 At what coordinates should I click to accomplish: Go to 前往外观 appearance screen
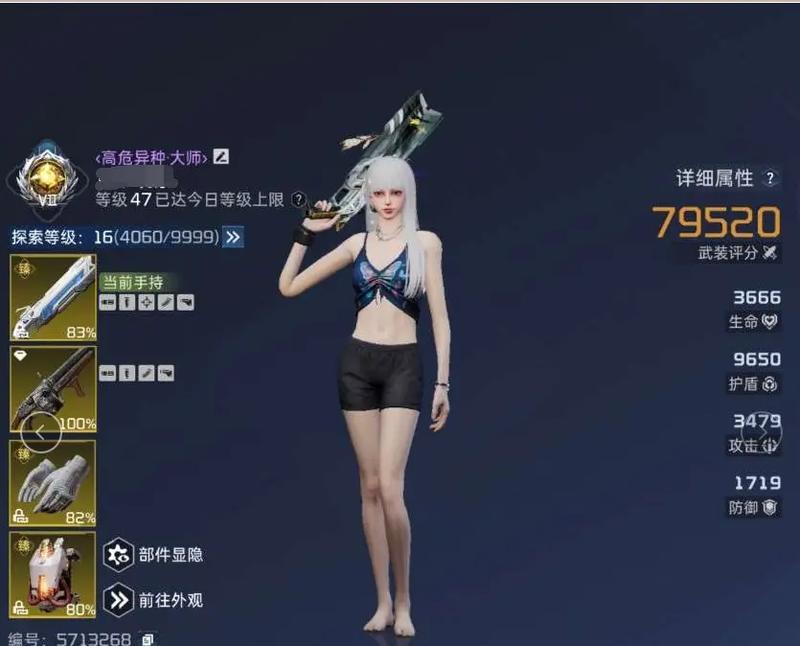click(120, 600)
